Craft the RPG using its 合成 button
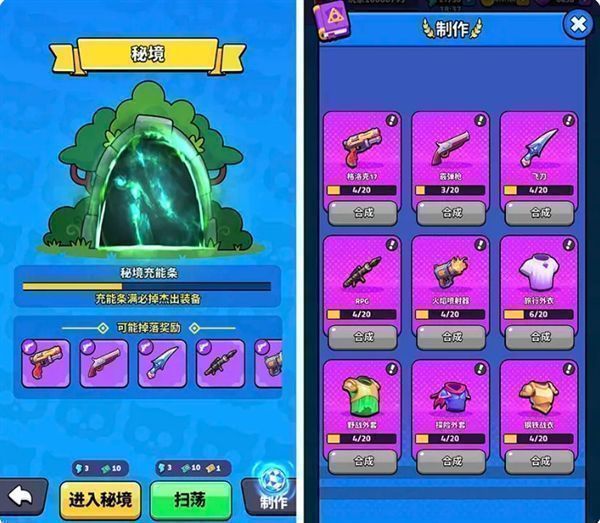Image resolution: width=600 pixels, height=523 pixels. pos(361,336)
